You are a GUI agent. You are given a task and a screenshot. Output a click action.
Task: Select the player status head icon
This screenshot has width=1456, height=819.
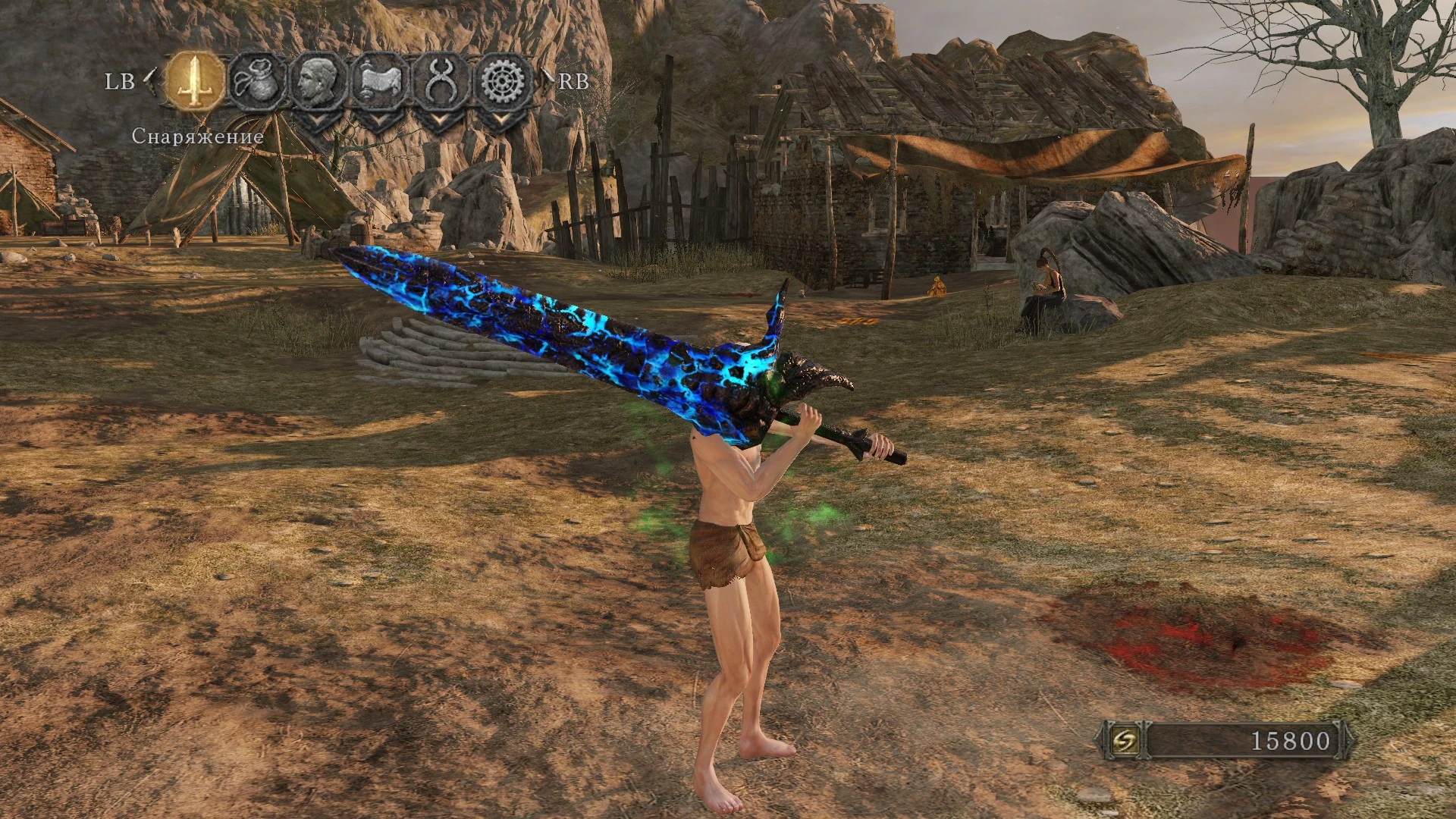318,80
